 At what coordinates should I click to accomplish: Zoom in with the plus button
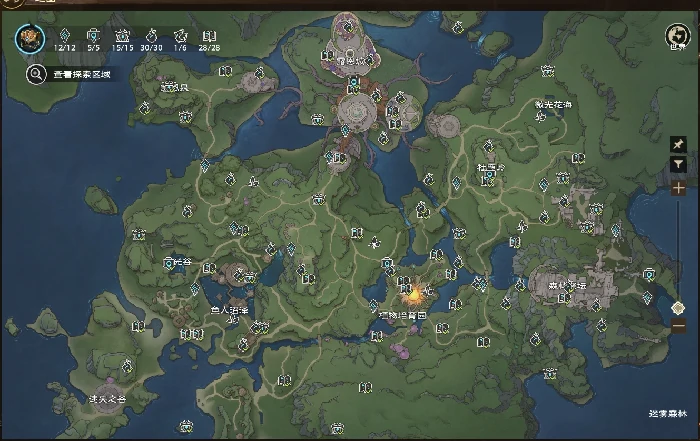[x=679, y=188]
